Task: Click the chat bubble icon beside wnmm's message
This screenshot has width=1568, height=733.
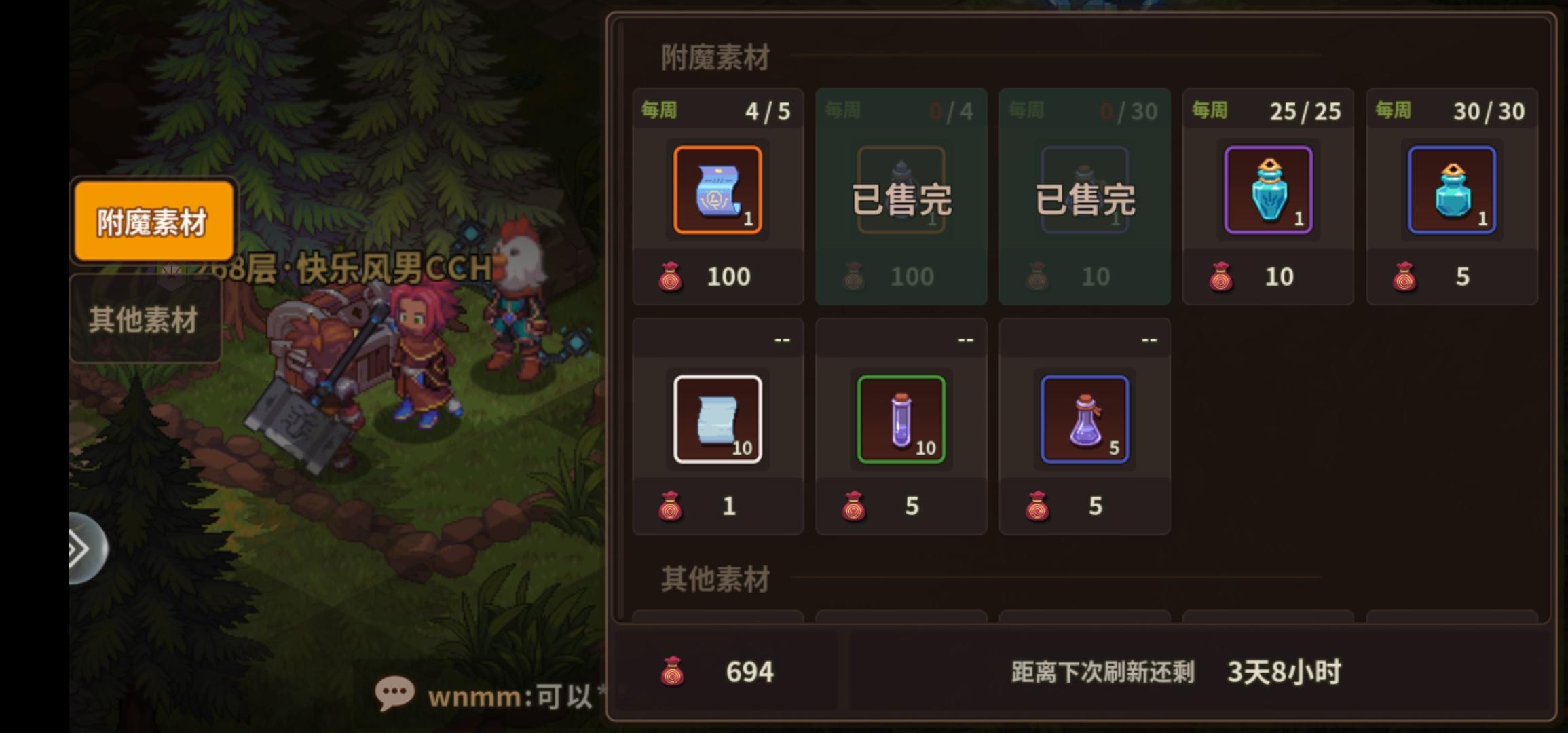Action: tap(395, 694)
